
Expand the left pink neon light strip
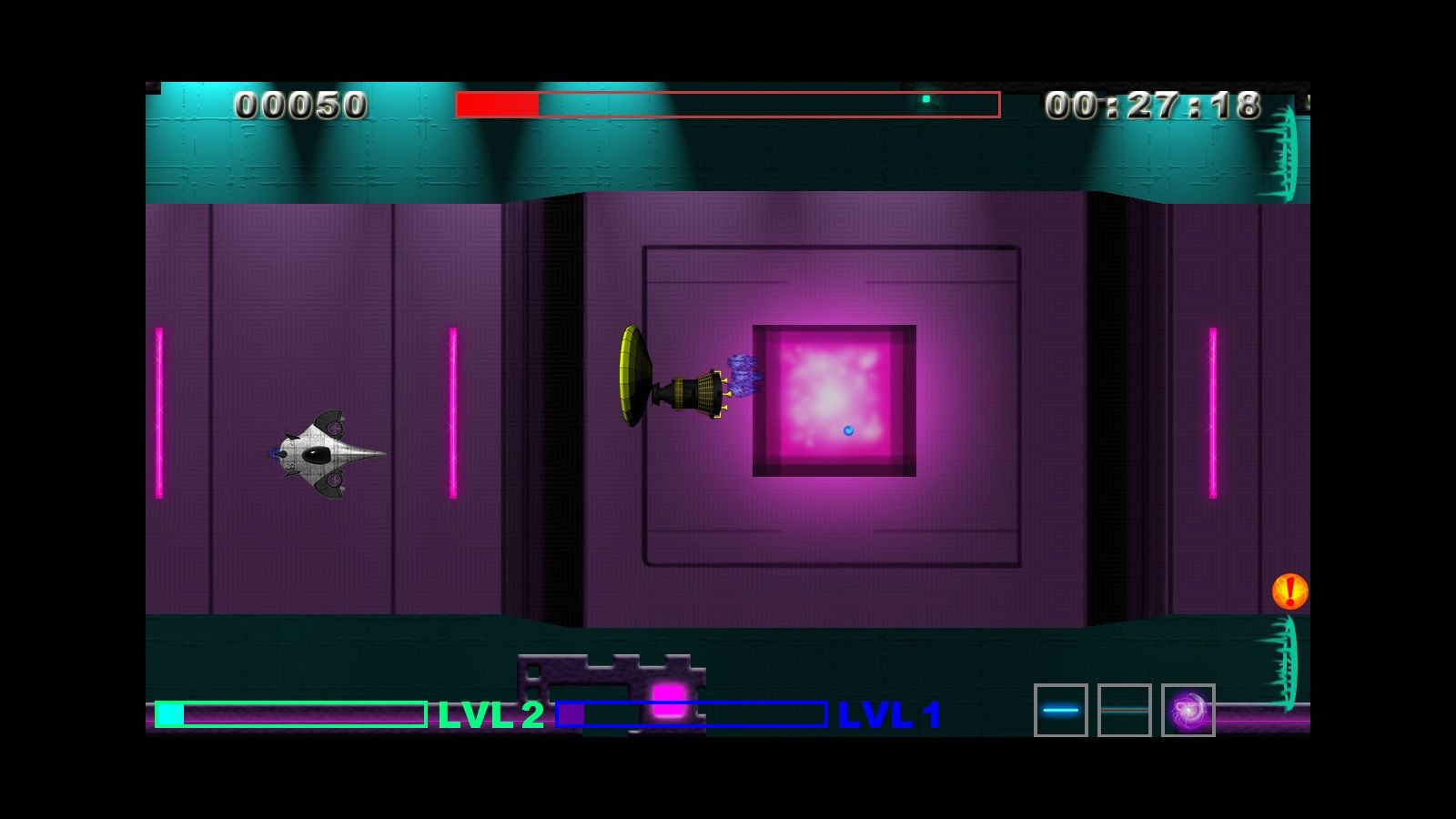pos(160,409)
